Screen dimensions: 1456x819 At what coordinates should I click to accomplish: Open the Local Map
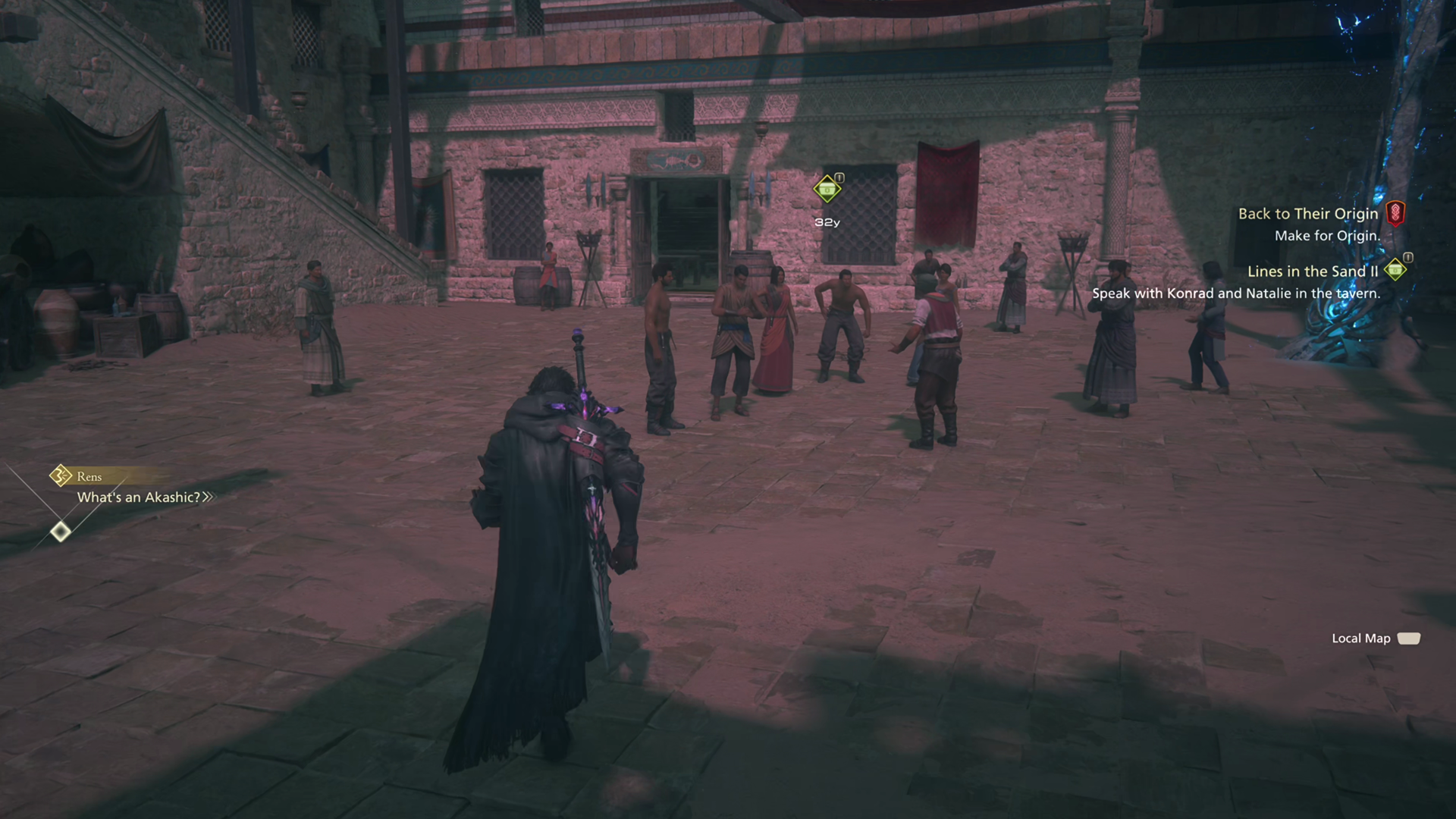pos(1375,639)
